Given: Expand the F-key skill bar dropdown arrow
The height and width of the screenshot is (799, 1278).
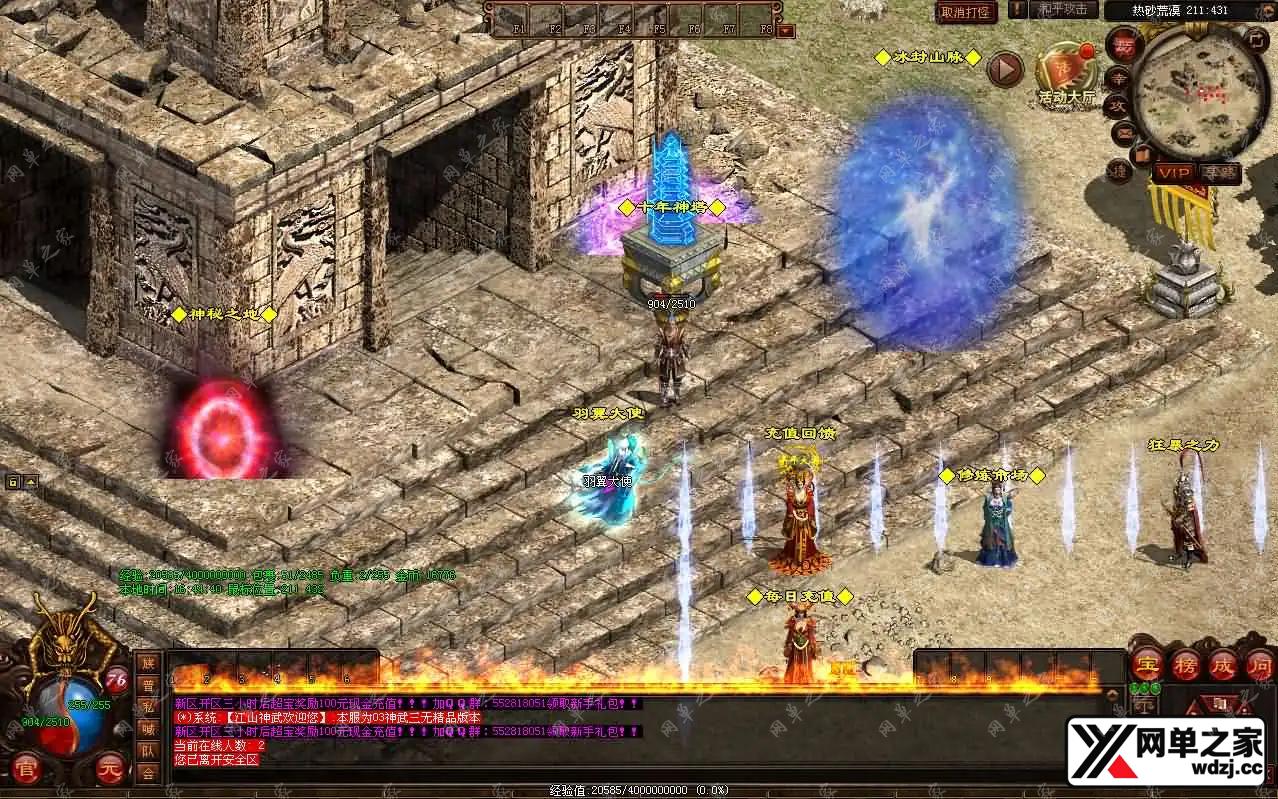Looking at the screenshot, I should (785, 31).
